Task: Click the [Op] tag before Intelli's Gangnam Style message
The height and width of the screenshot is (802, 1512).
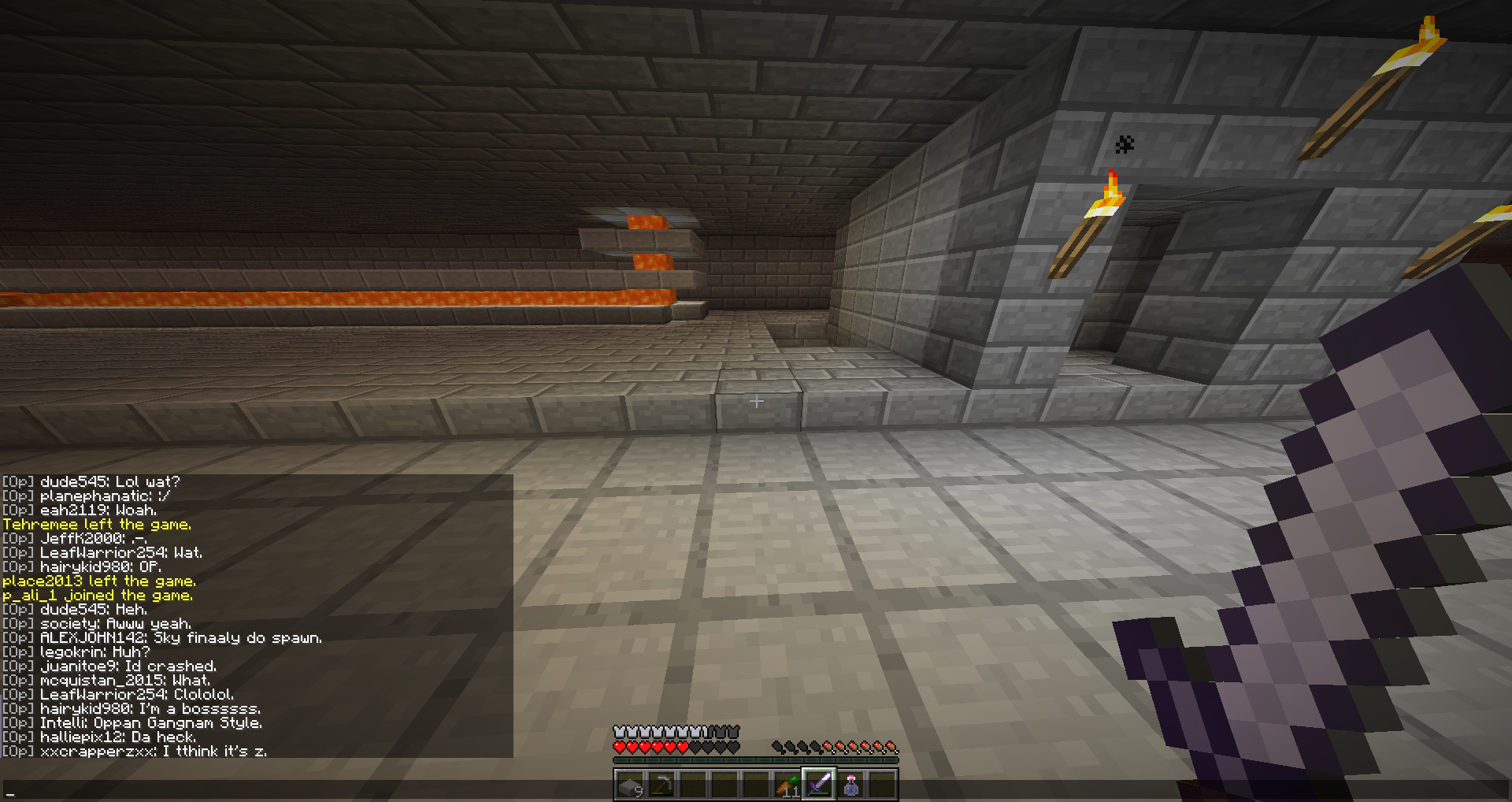Action: pyautogui.click(x=17, y=722)
